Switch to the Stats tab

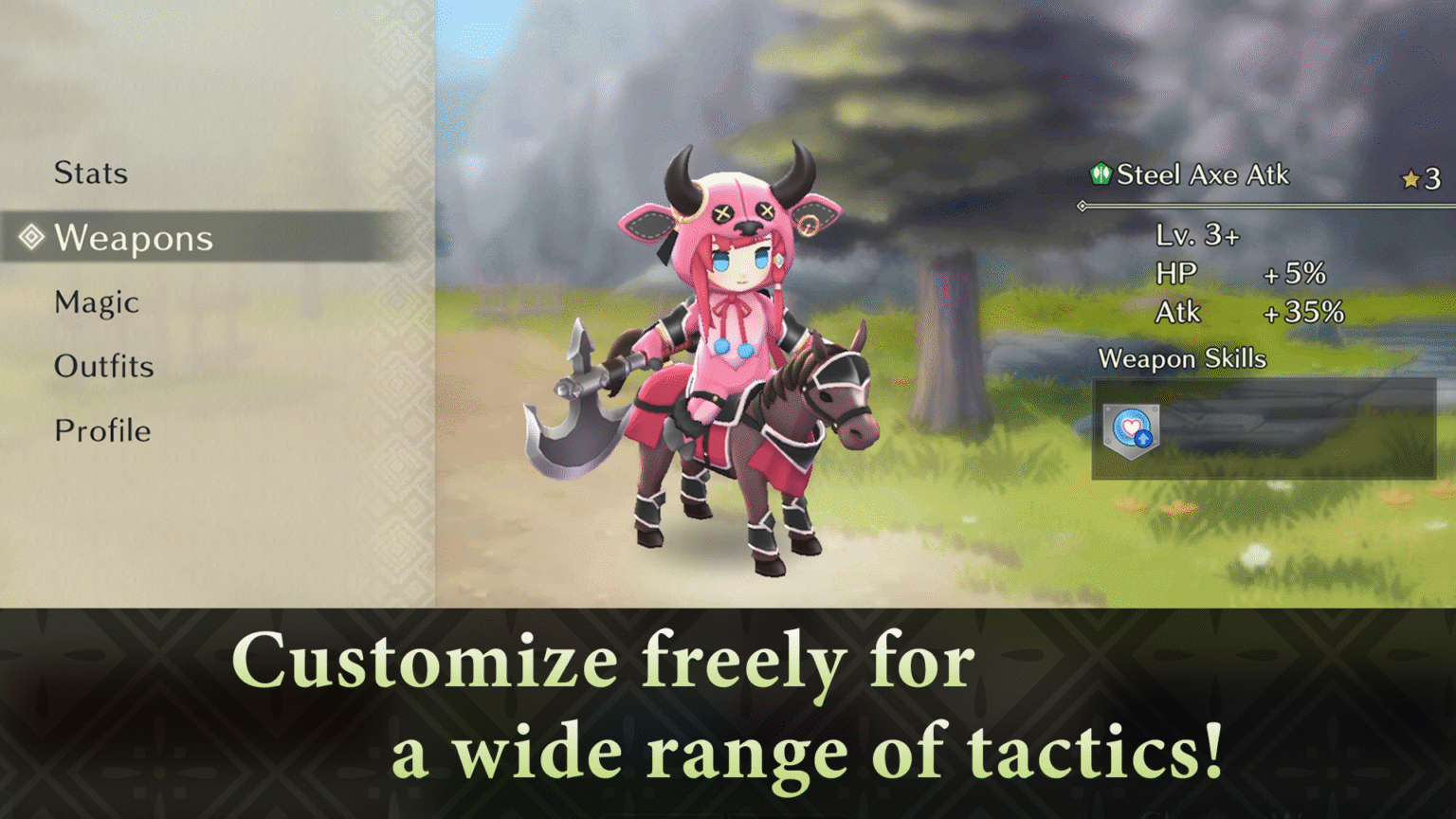coord(92,173)
